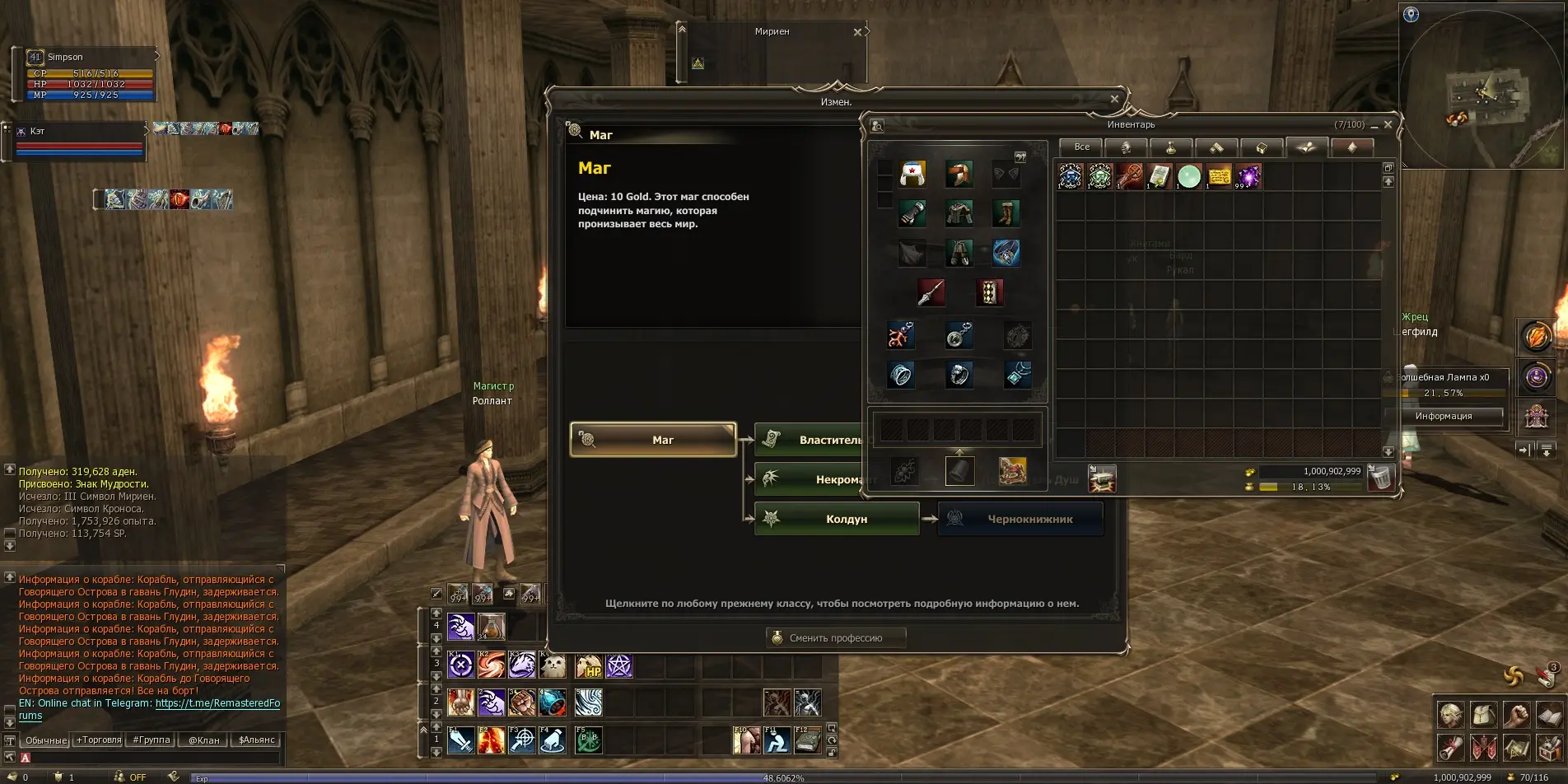
Task: Select the yellow scroll inventory item
Action: click(1219, 176)
